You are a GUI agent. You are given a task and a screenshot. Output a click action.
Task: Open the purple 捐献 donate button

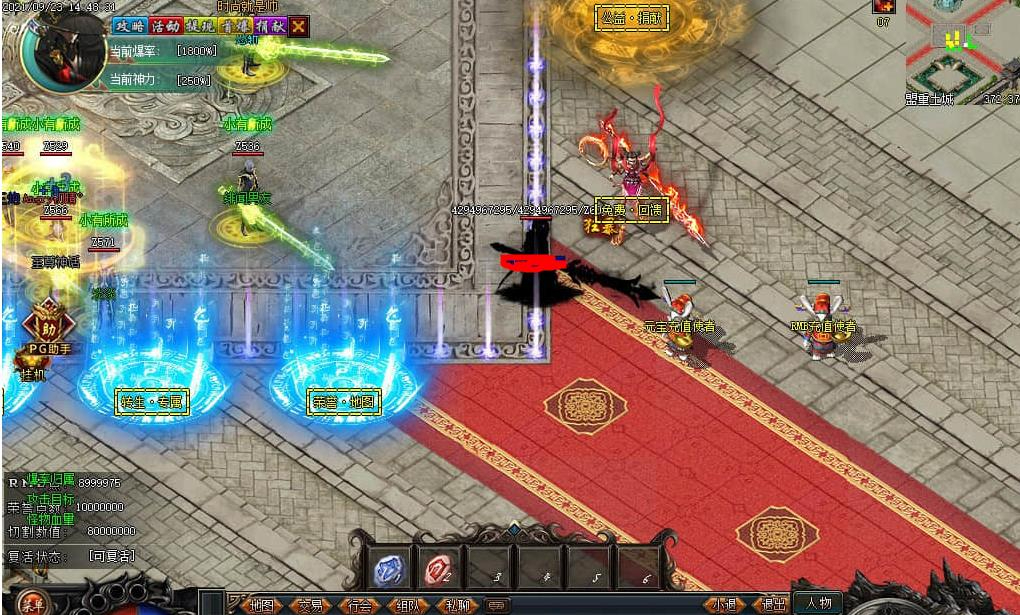coord(269,26)
